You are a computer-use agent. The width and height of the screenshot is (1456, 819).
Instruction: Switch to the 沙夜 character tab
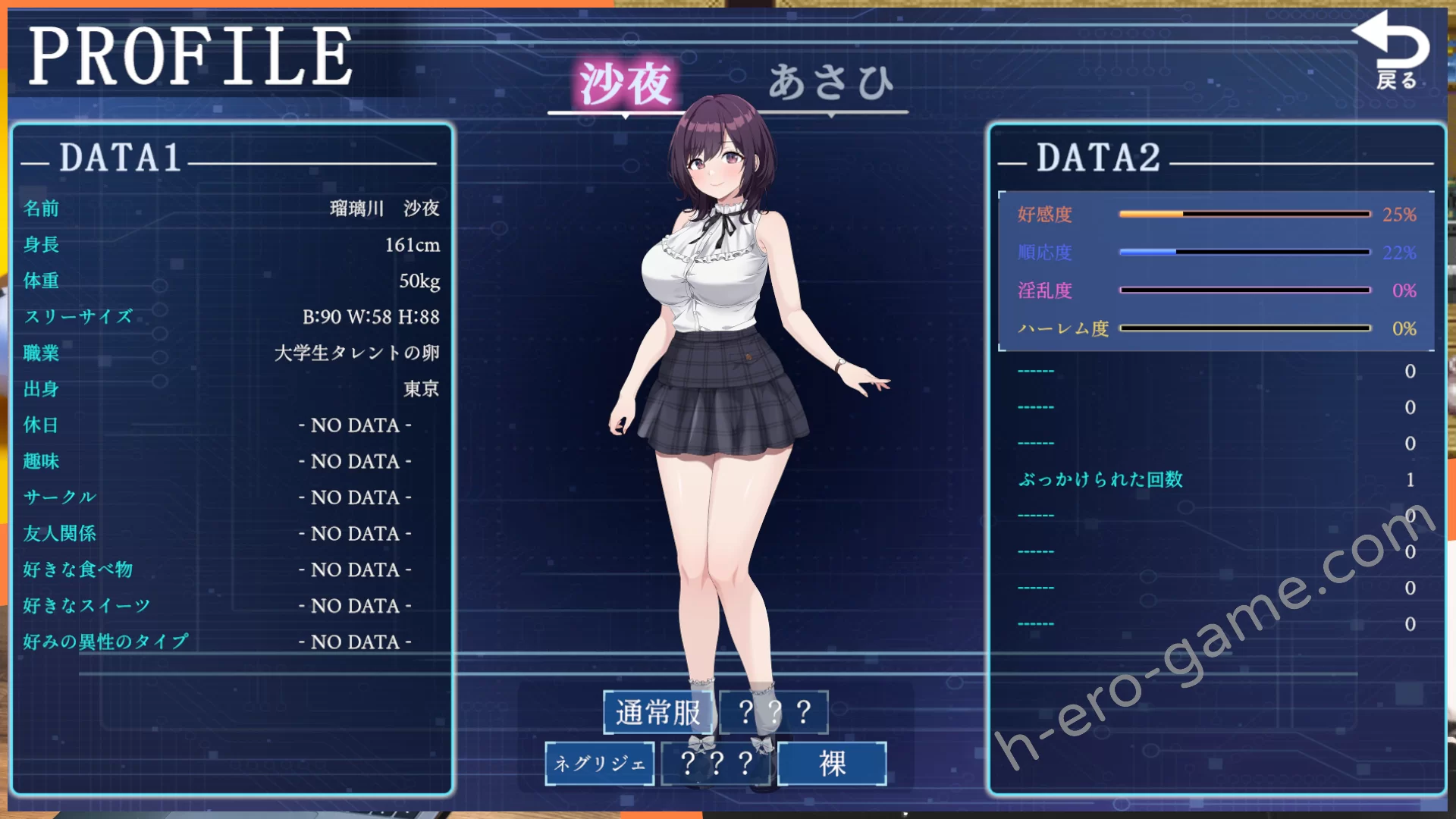[x=625, y=83]
